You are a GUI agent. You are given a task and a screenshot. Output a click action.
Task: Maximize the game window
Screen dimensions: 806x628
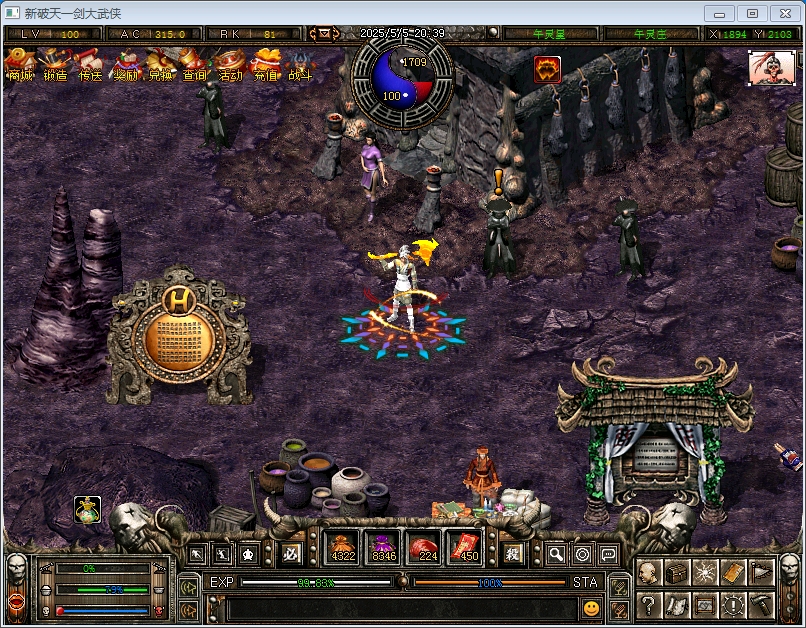pyautogui.click(x=753, y=13)
